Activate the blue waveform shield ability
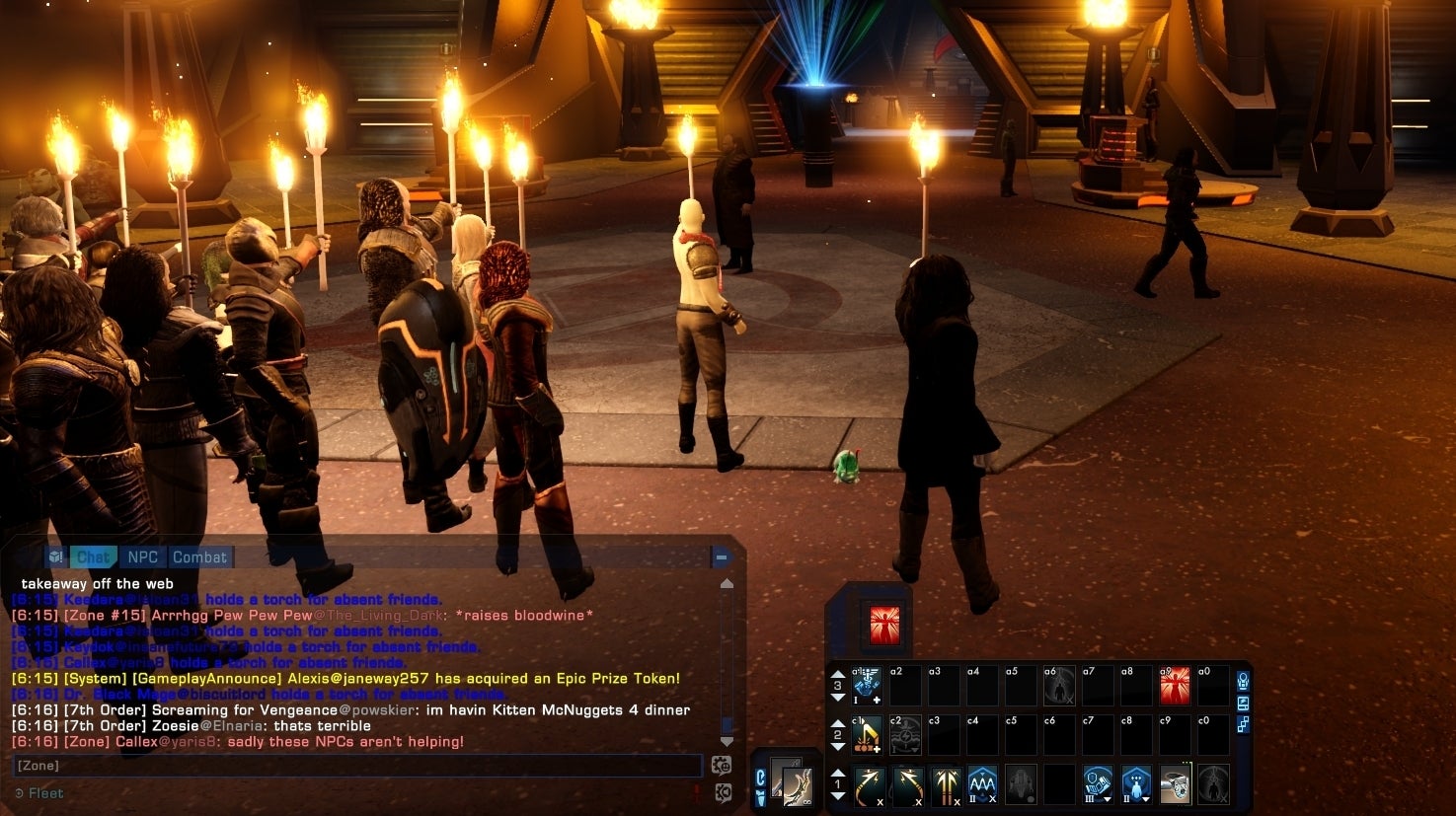The width and height of the screenshot is (1456, 816). (982, 785)
